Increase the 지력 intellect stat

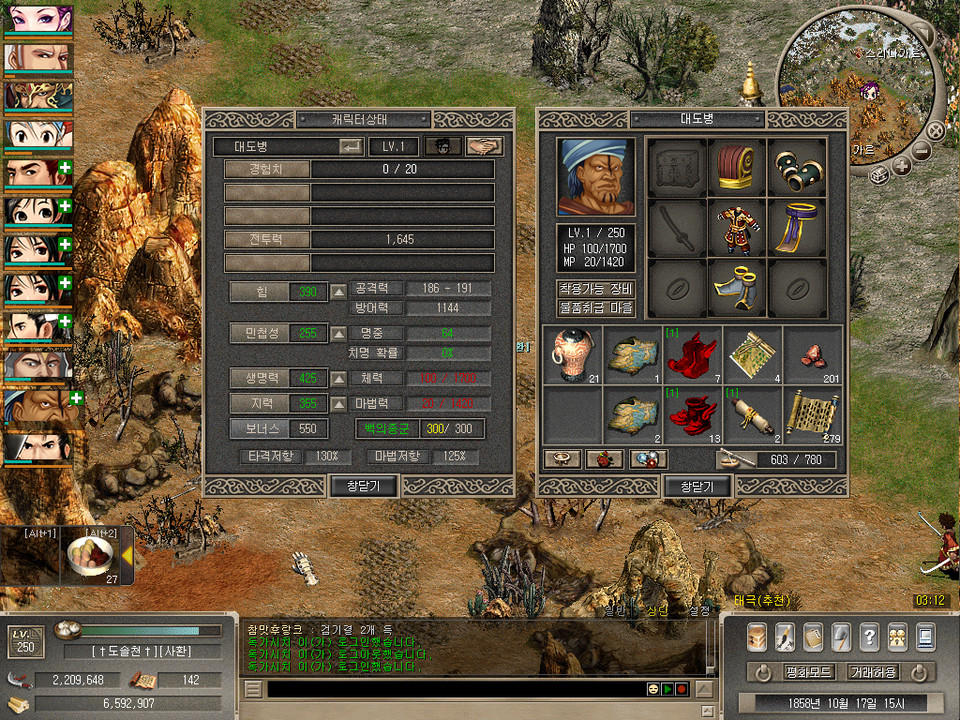[x=339, y=403]
